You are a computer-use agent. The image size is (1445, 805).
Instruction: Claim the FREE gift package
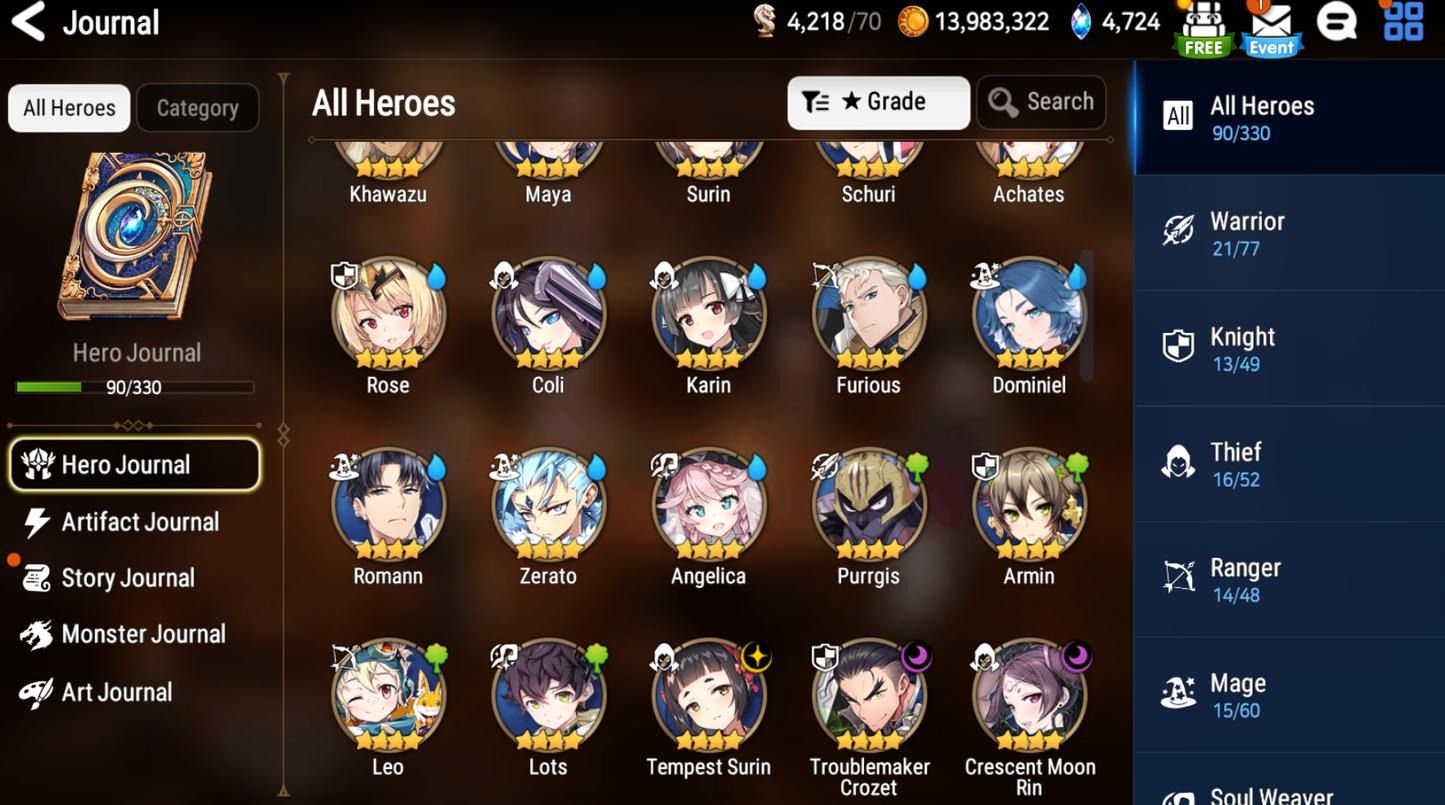pos(1203,25)
